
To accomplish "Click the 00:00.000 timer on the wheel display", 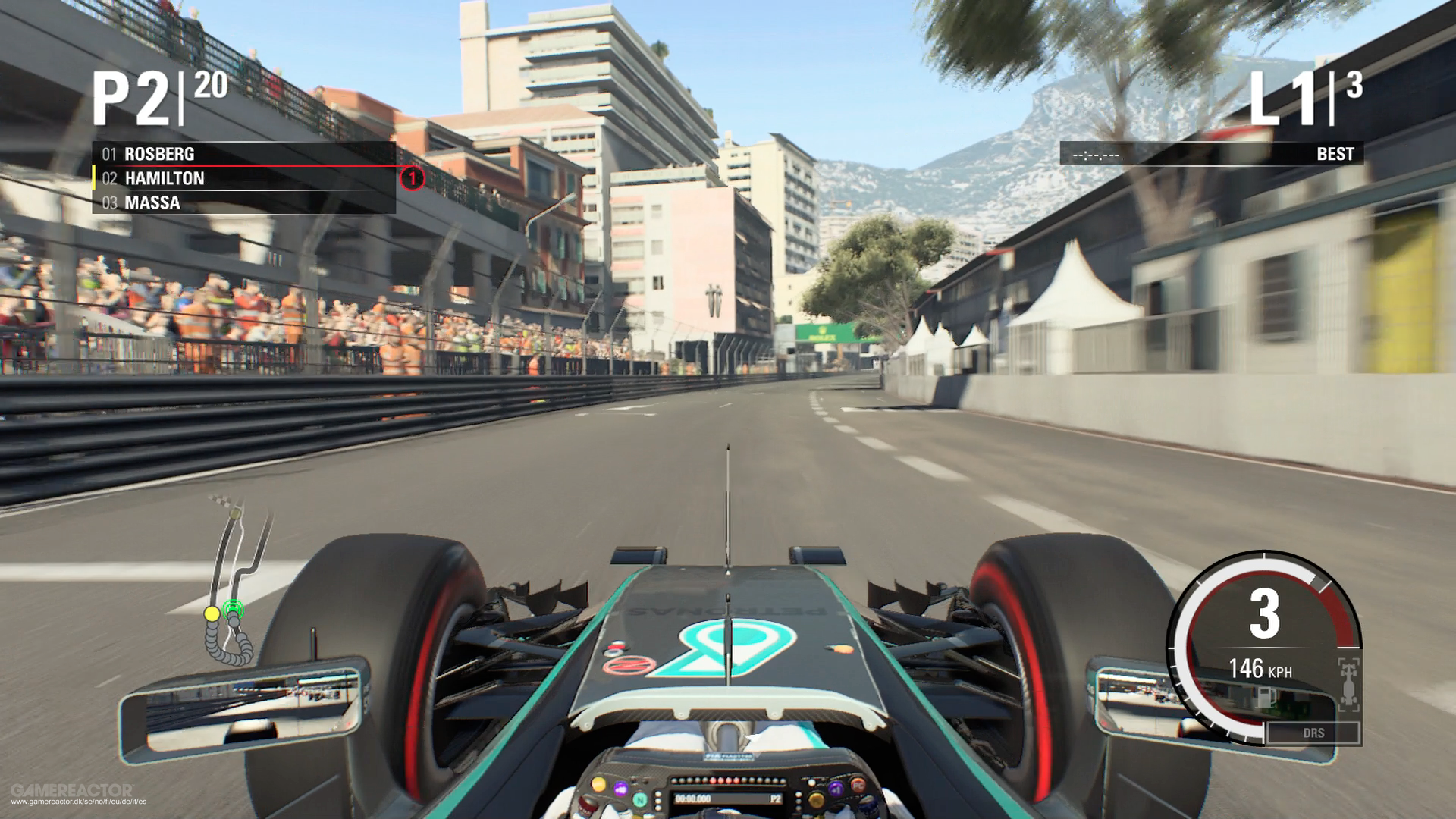I will click(x=692, y=799).
